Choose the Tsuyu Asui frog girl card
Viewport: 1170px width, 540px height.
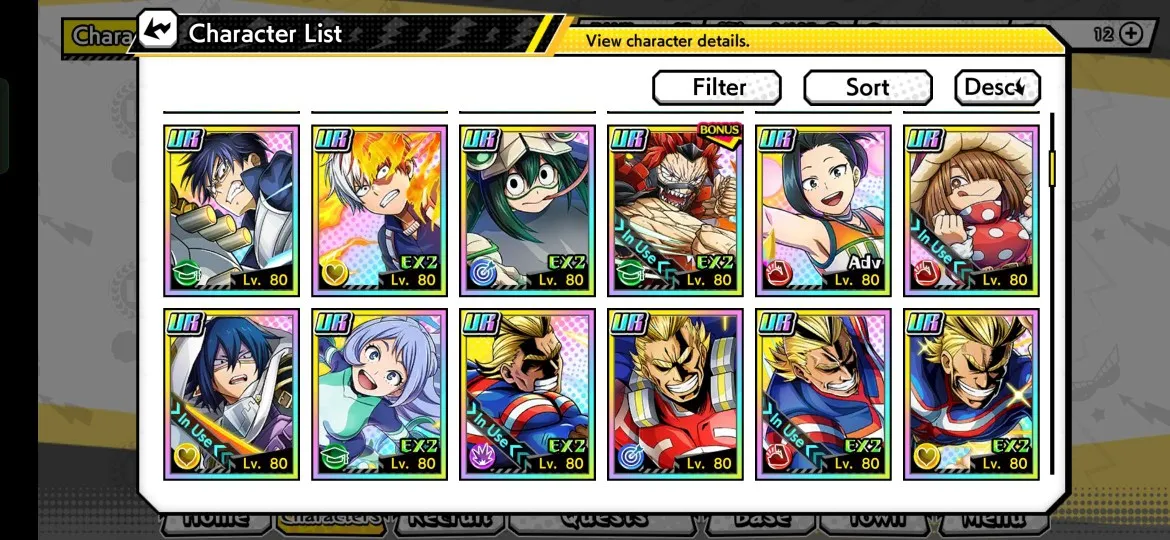point(527,210)
